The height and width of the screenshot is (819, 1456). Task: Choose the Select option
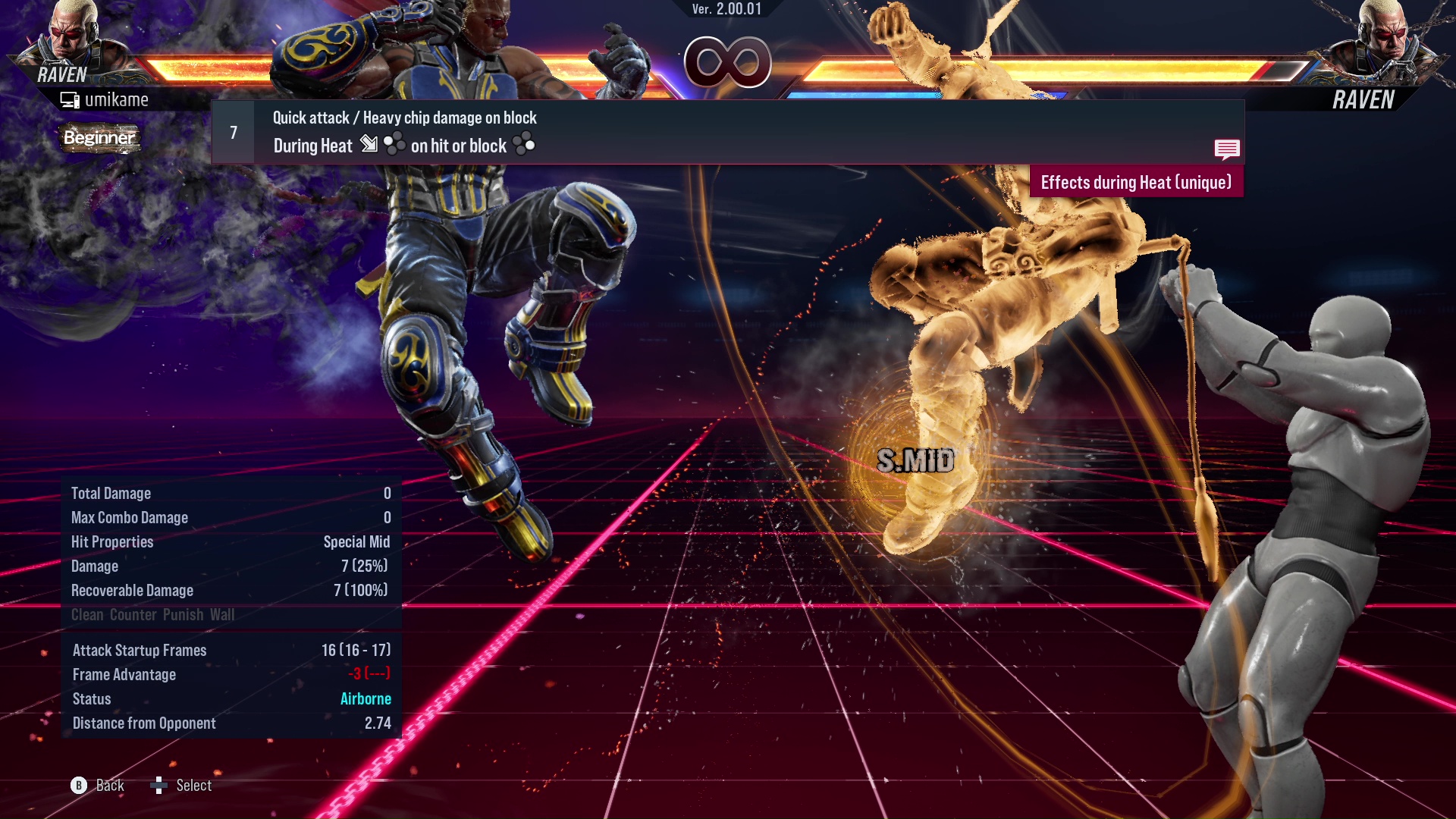pyautogui.click(x=193, y=785)
